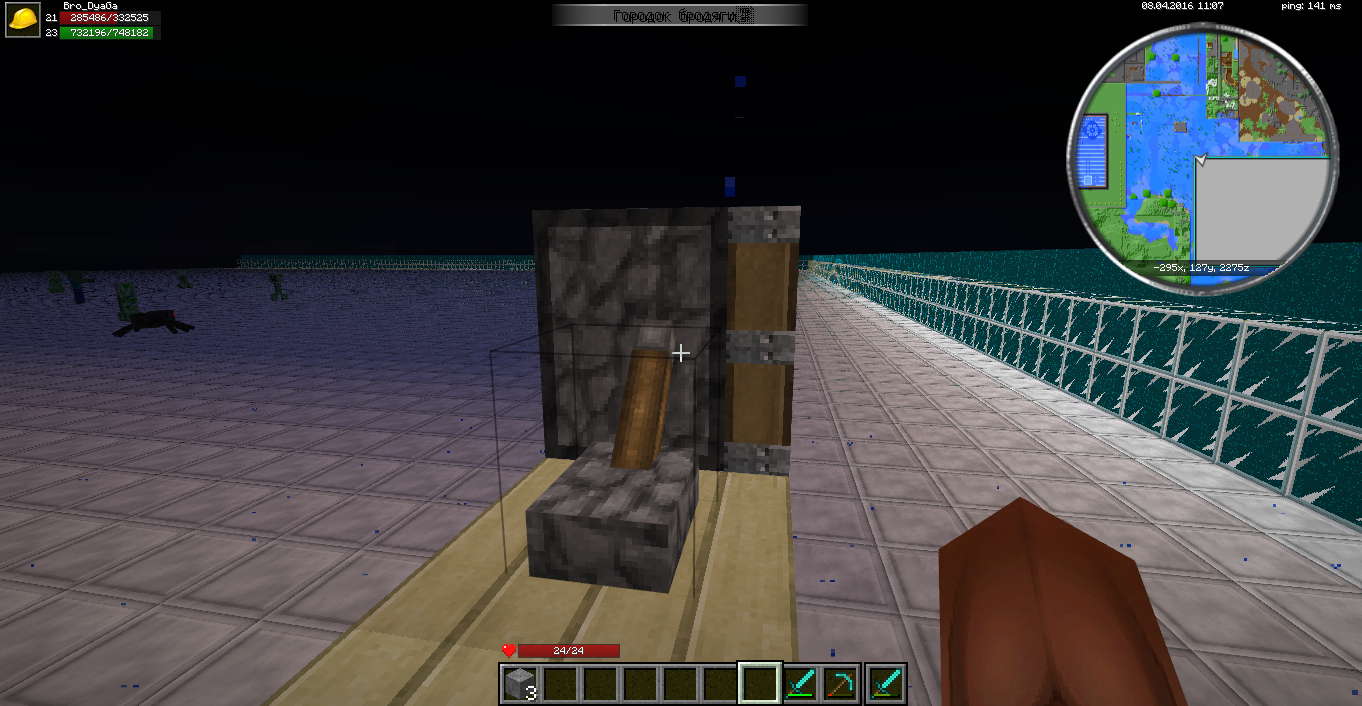Select the diamond sword beside the pickaxe
1362x706 pixels.
pos(802,684)
